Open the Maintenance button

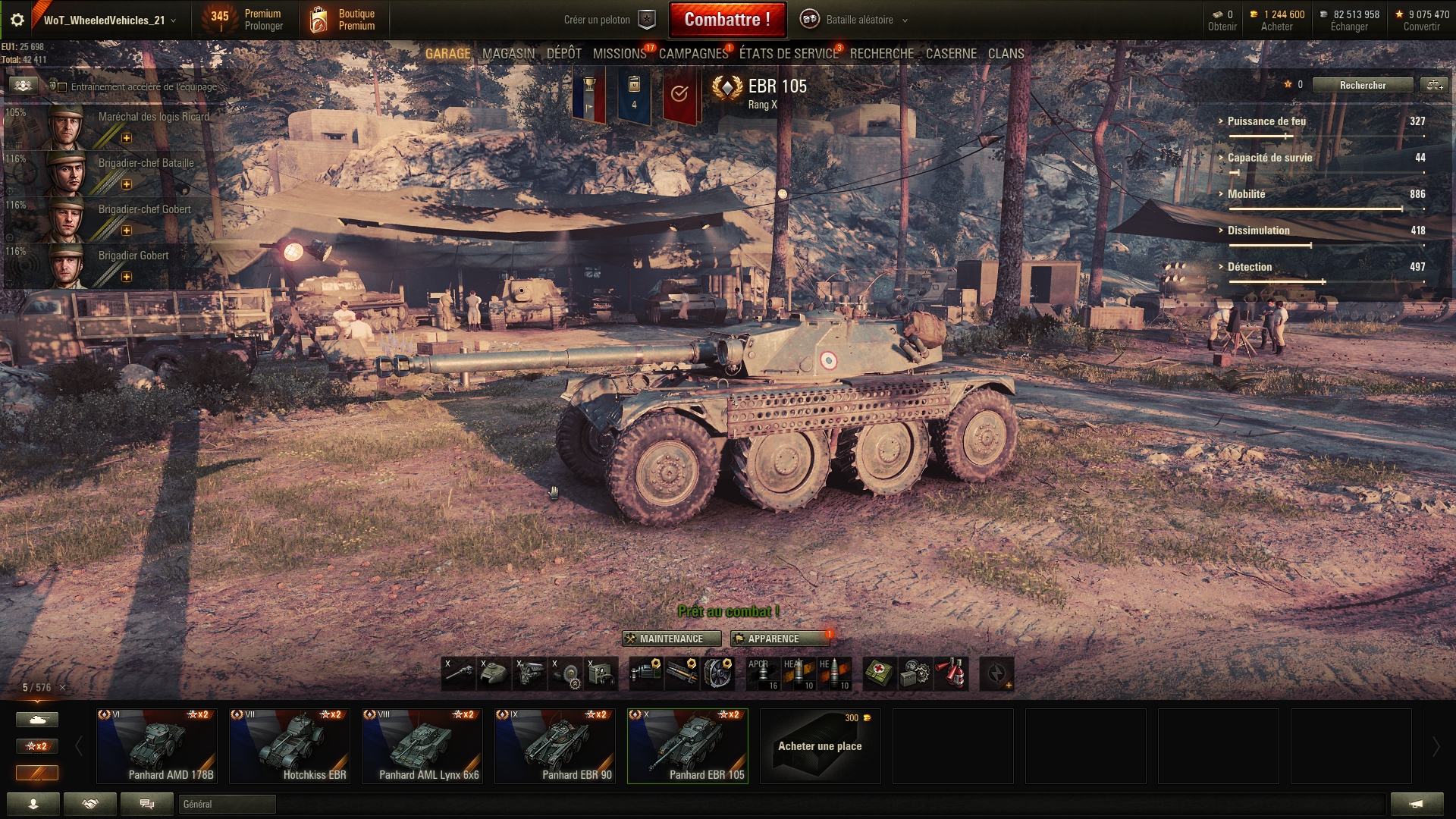(x=672, y=639)
